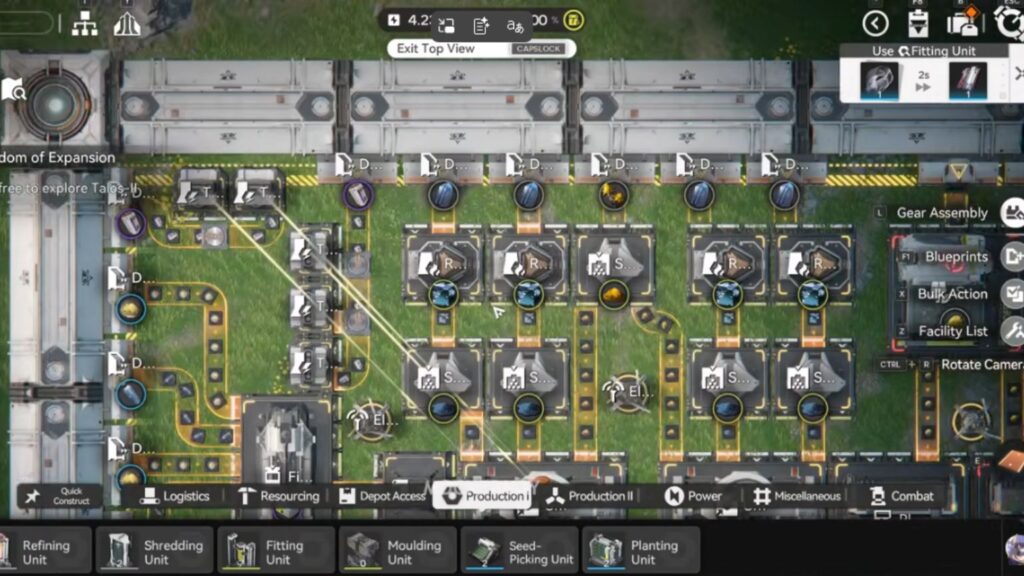
Task: Switch to the Production II category
Action: 590,496
